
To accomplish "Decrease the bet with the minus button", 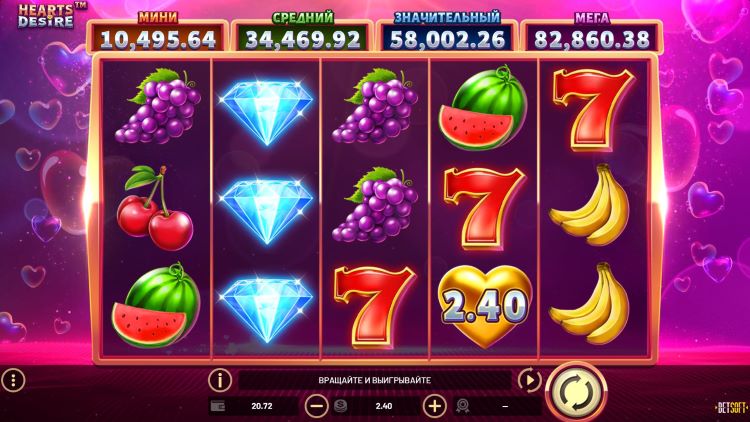I will [x=317, y=406].
